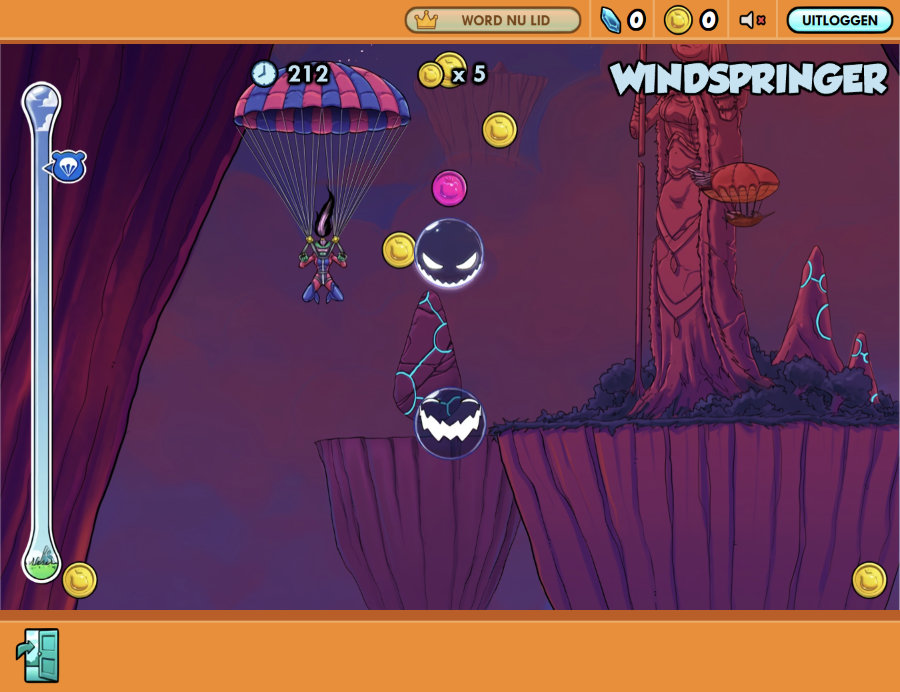
Task: Log out with the UITLOGGEN button
Action: pos(839,20)
